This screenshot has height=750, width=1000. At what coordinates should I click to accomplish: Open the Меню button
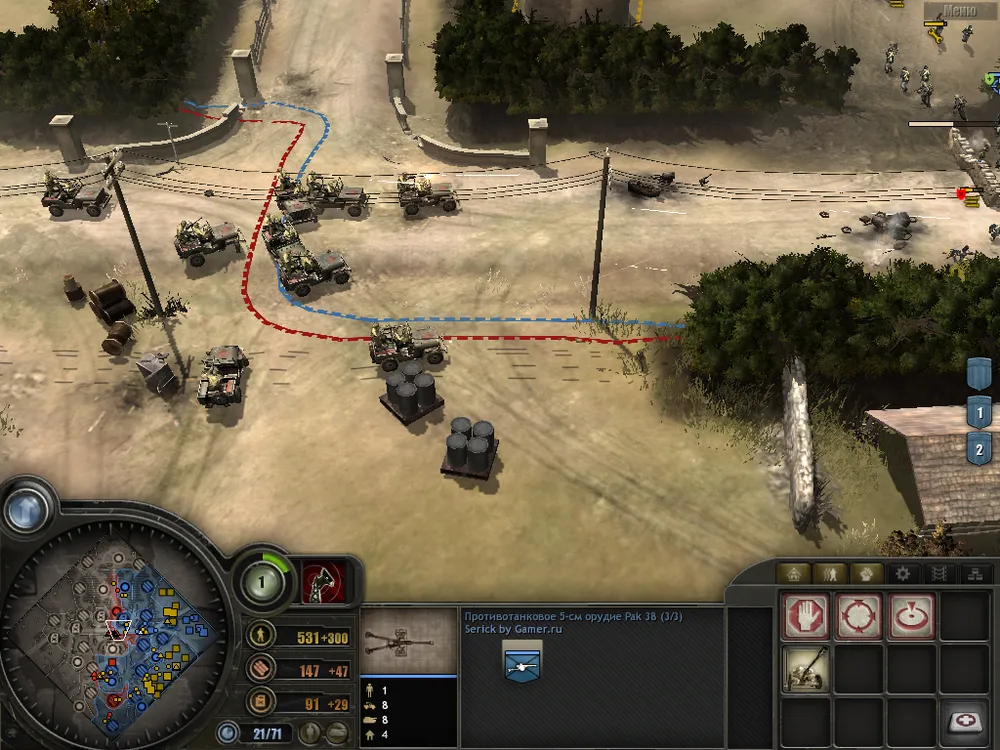(958, 12)
